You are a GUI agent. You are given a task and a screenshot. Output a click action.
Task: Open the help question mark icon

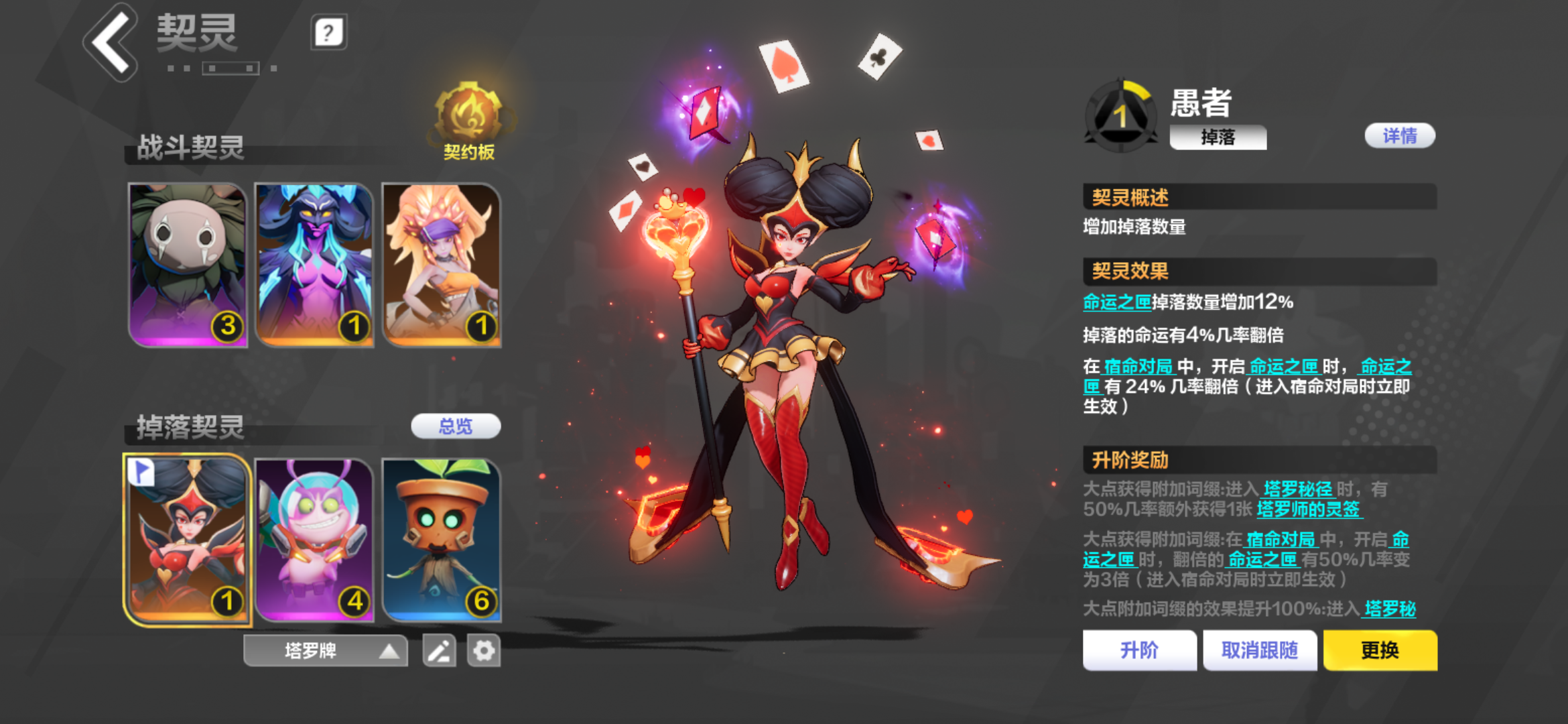[328, 31]
